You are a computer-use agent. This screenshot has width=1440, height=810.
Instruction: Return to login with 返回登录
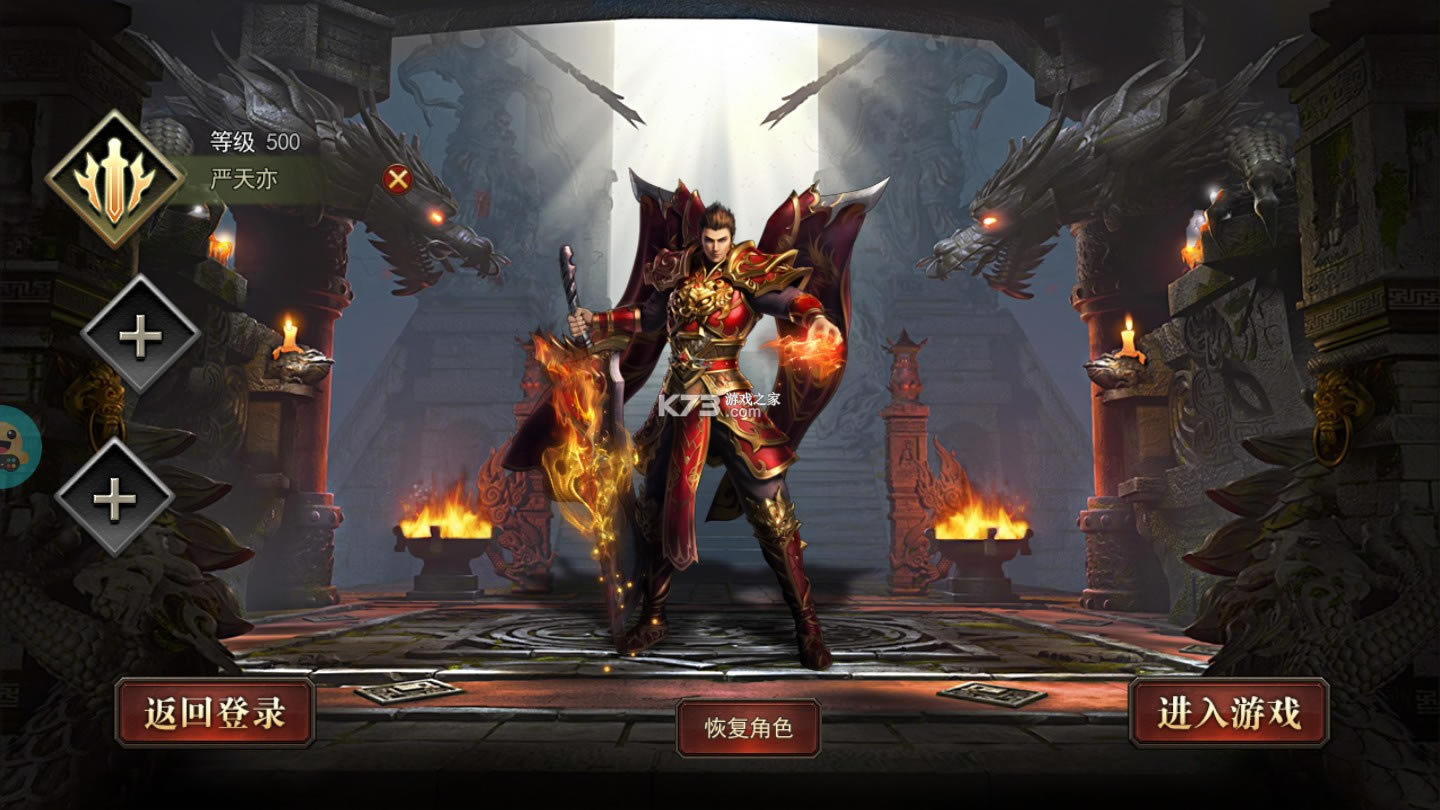pyautogui.click(x=215, y=713)
